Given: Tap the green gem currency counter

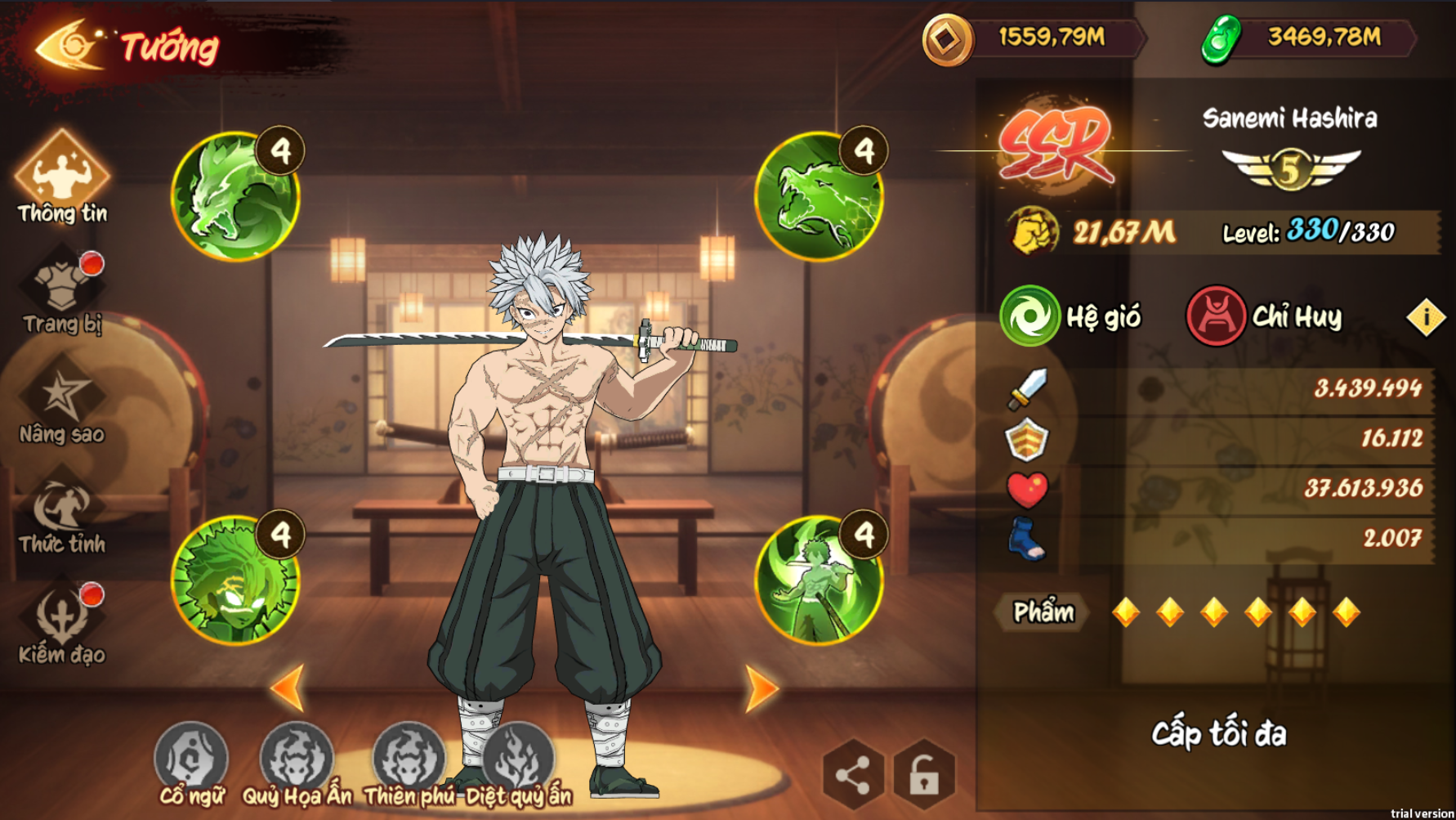Looking at the screenshot, I should [x=1307, y=38].
